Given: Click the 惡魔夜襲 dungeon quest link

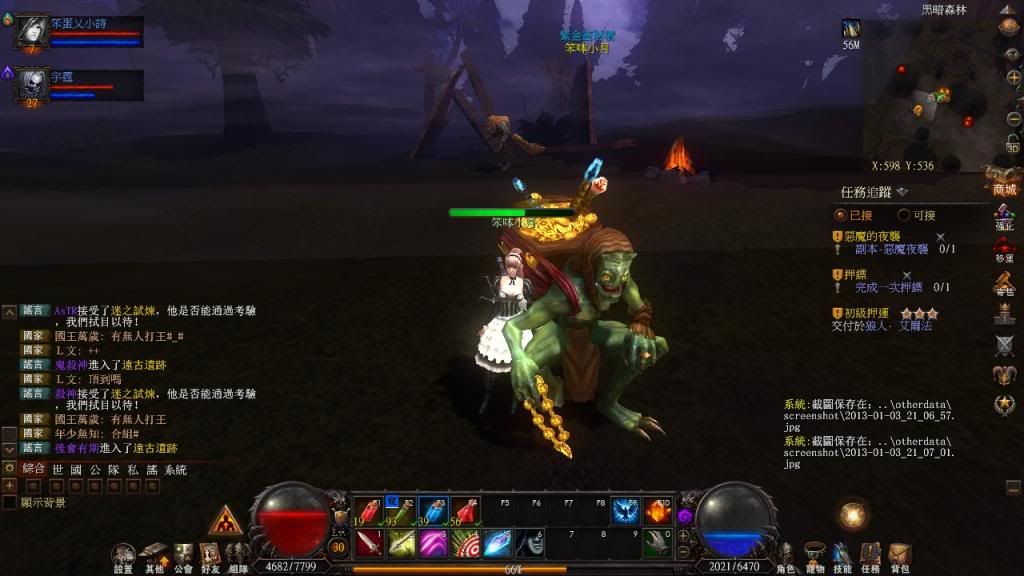Looking at the screenshot, I should (x=891, y=249).
